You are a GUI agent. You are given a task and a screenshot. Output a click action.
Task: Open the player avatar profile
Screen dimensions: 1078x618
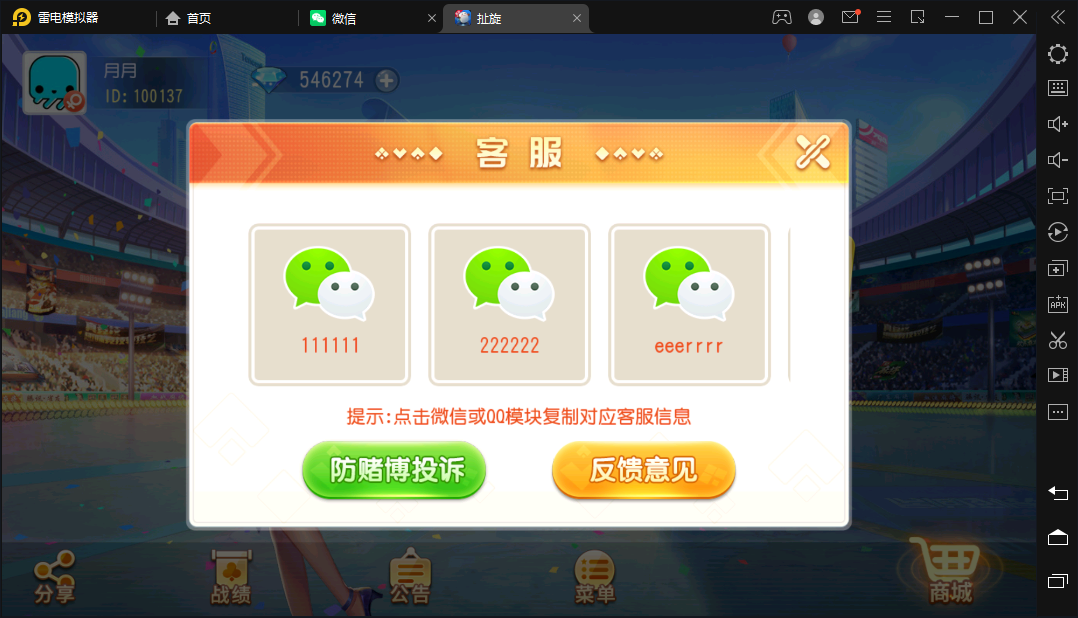click(x=54, y=83)
